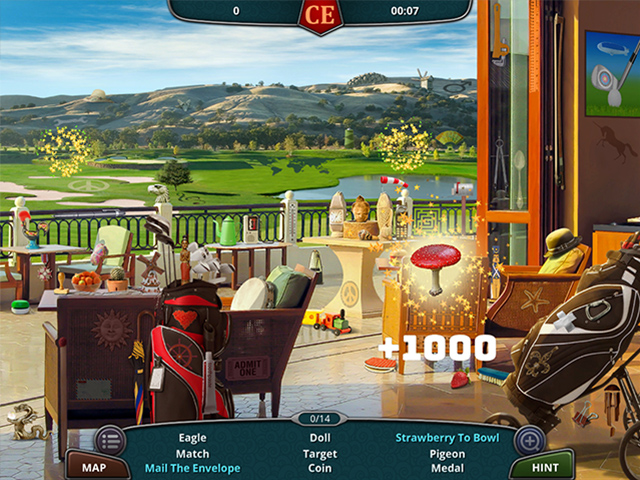Click the 'Coin' list entry
The image size is (640, 480).
click(320, 468)
